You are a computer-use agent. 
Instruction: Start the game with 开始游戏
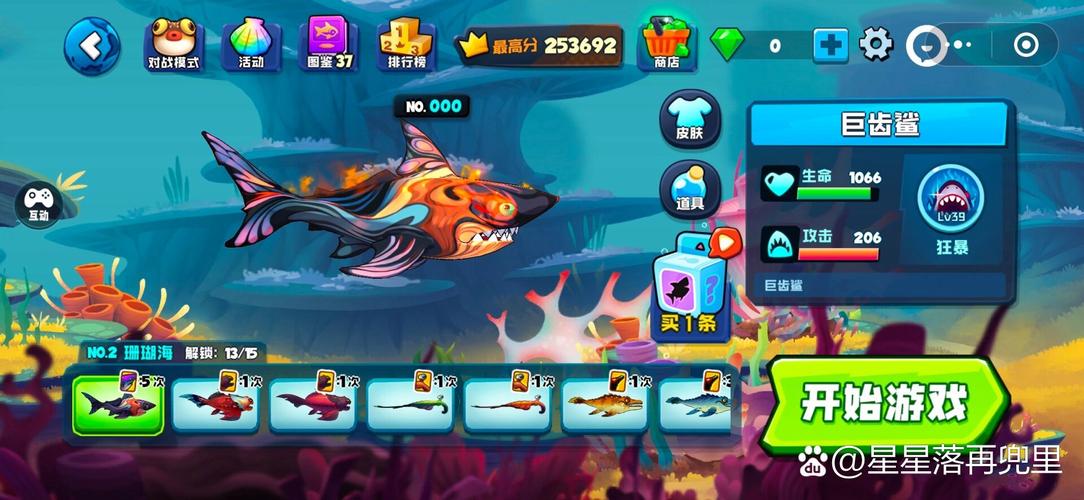click(884, 403)
